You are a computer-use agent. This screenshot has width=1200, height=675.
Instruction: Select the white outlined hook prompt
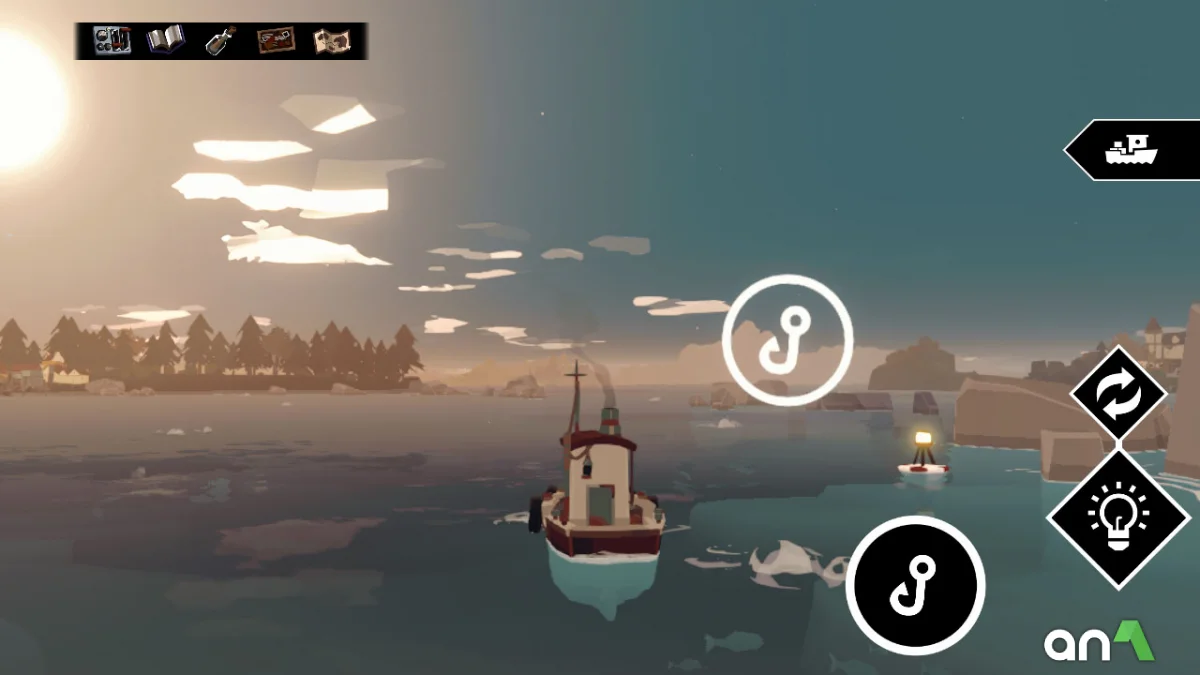(787, 340)
